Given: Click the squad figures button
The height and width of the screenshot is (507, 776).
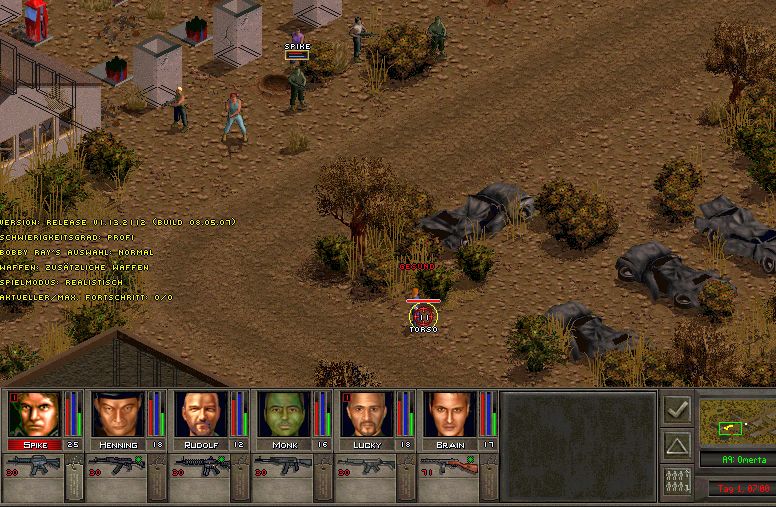Looking at the screenshot, I should coord(676,482).
